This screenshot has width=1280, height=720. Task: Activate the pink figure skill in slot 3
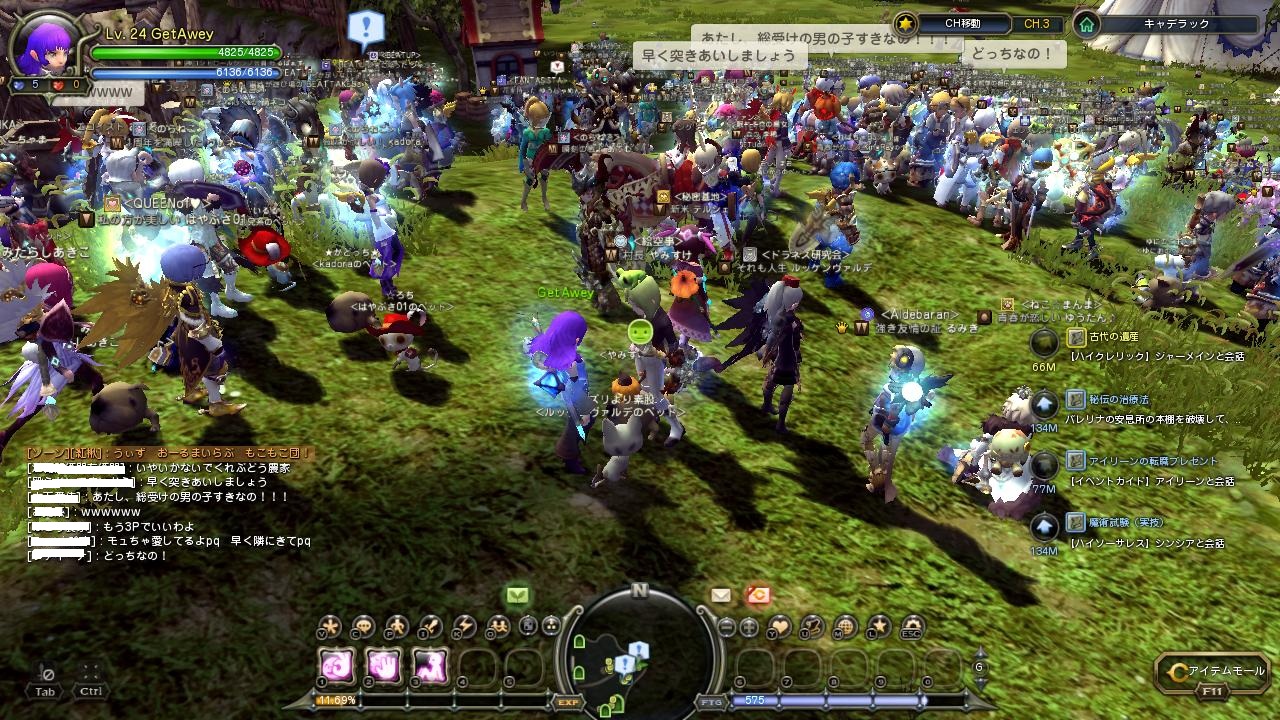pos(431,664)
